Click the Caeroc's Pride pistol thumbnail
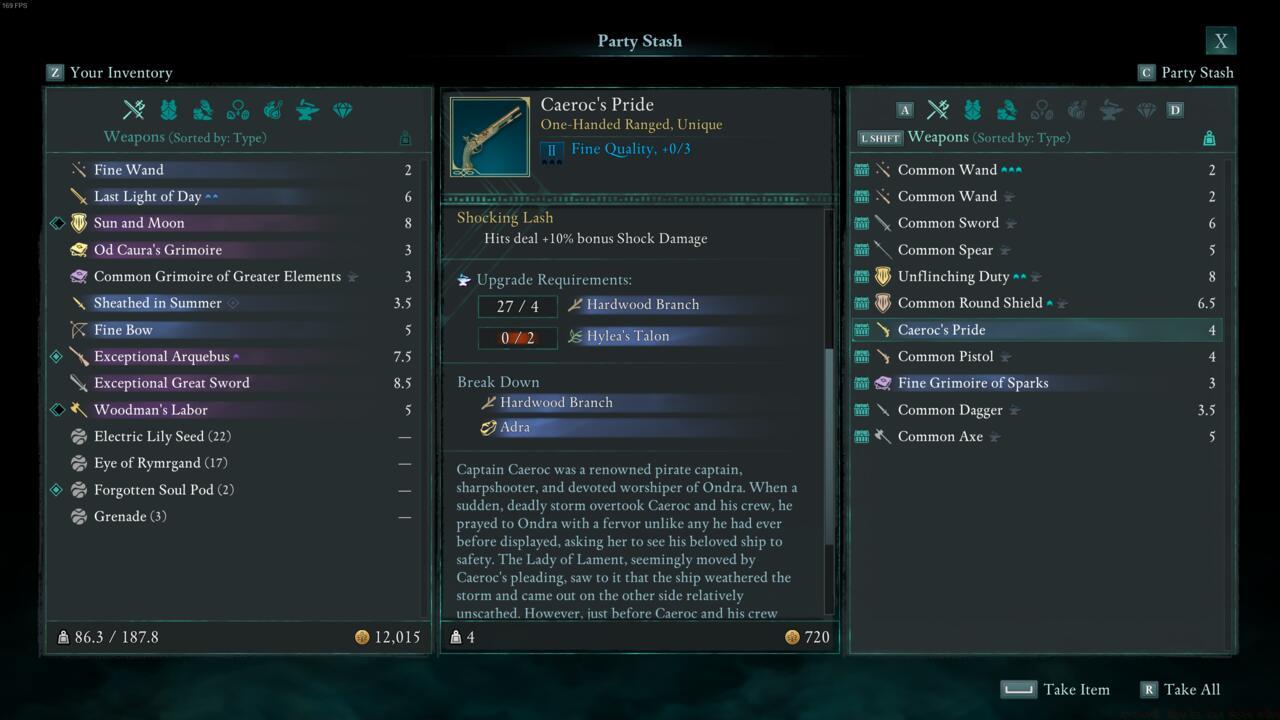Viewport: 1280px width, 720px height. click(x=489, y=135)
